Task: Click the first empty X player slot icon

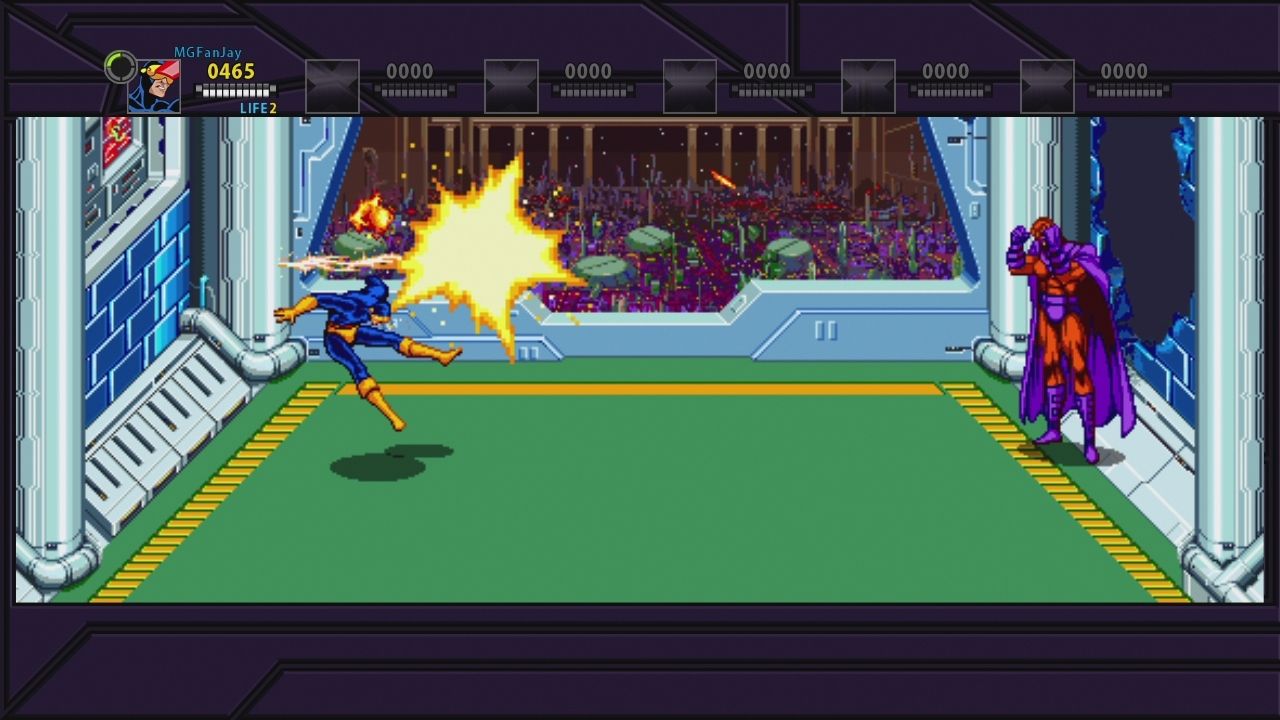Action: [x=331, y=85]
